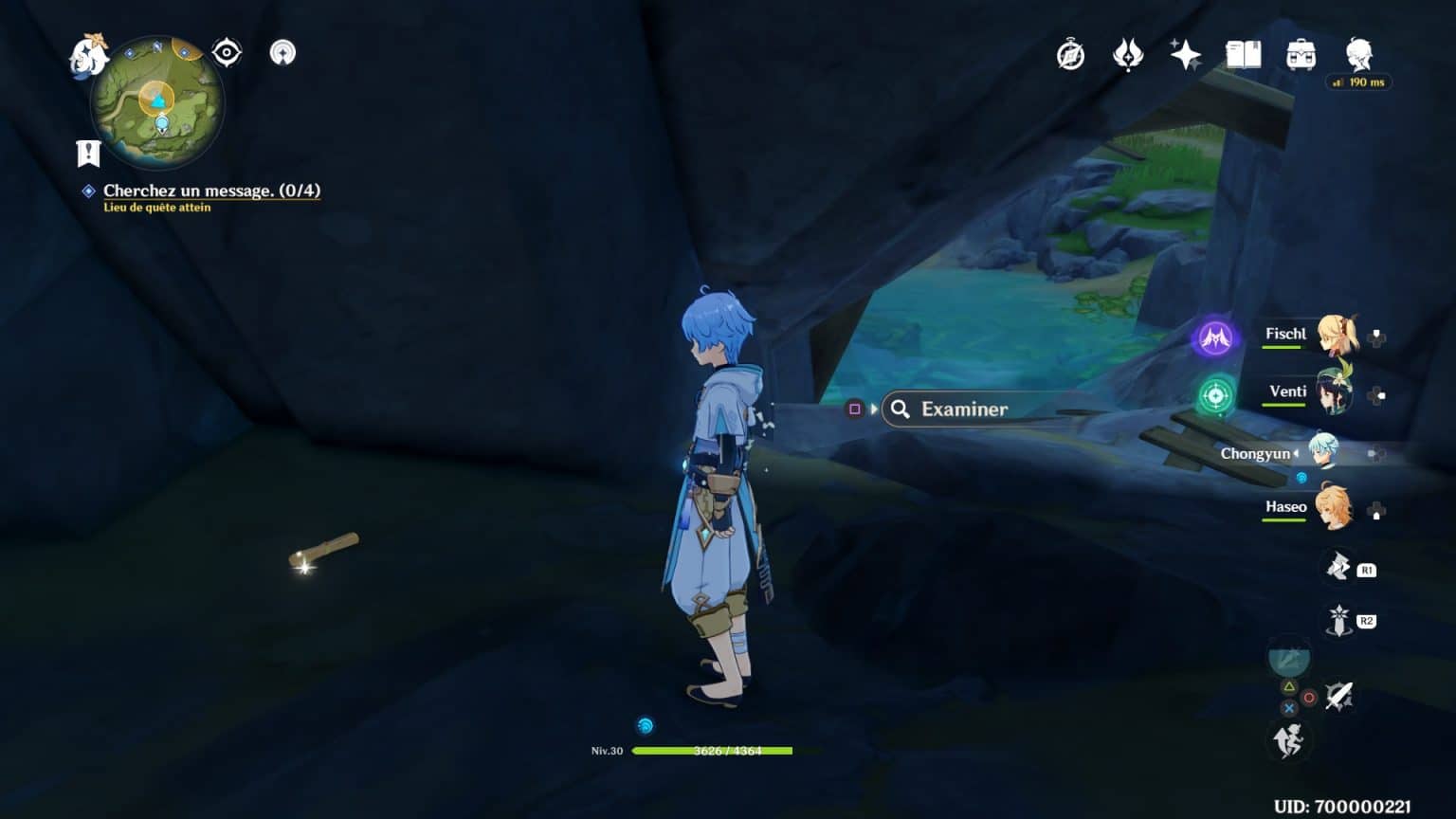
Task: Open the Adventure Handbook book icon
Action: tap(1245, 55)
